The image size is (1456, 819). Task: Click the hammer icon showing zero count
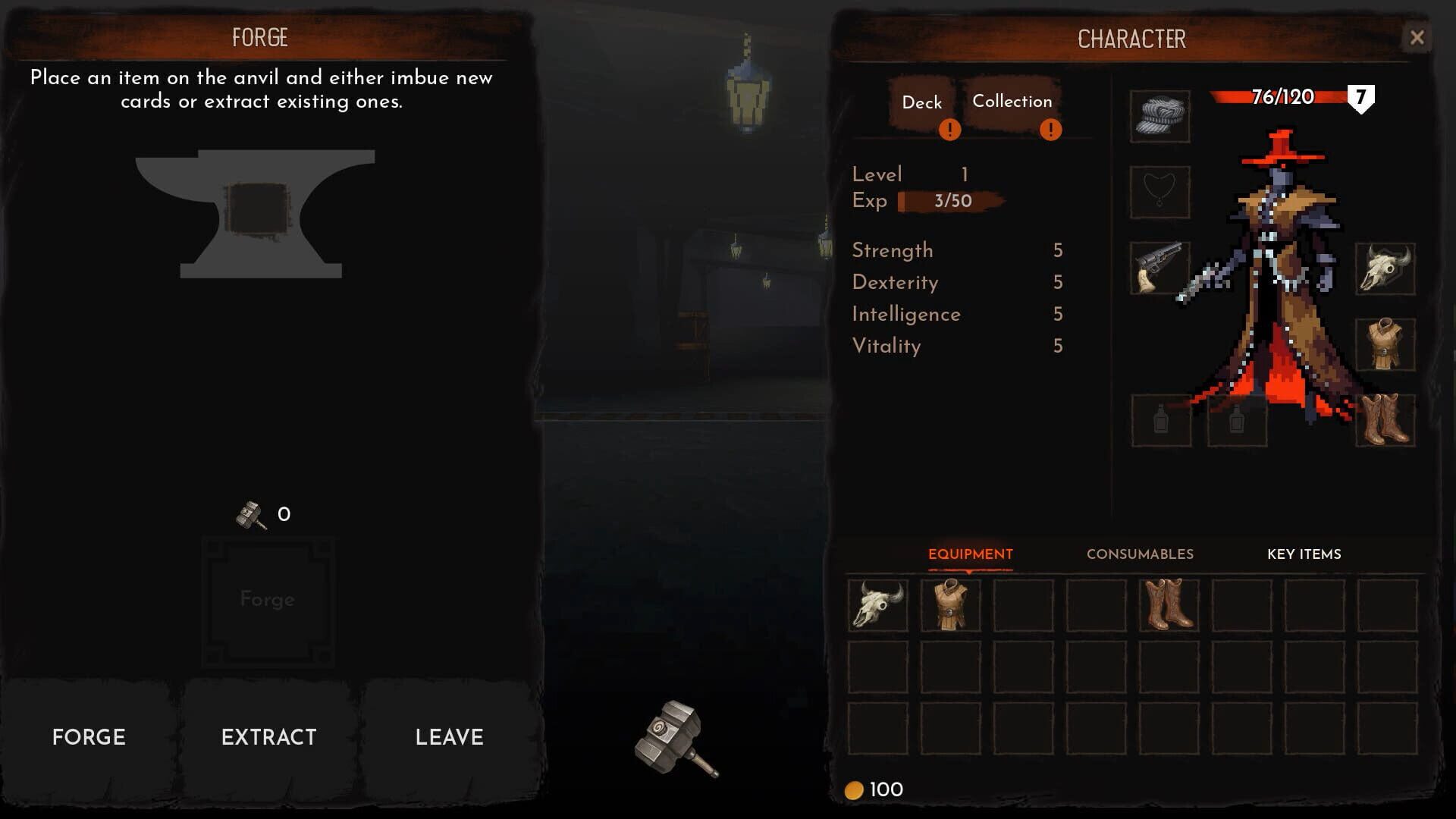[250, 513]
